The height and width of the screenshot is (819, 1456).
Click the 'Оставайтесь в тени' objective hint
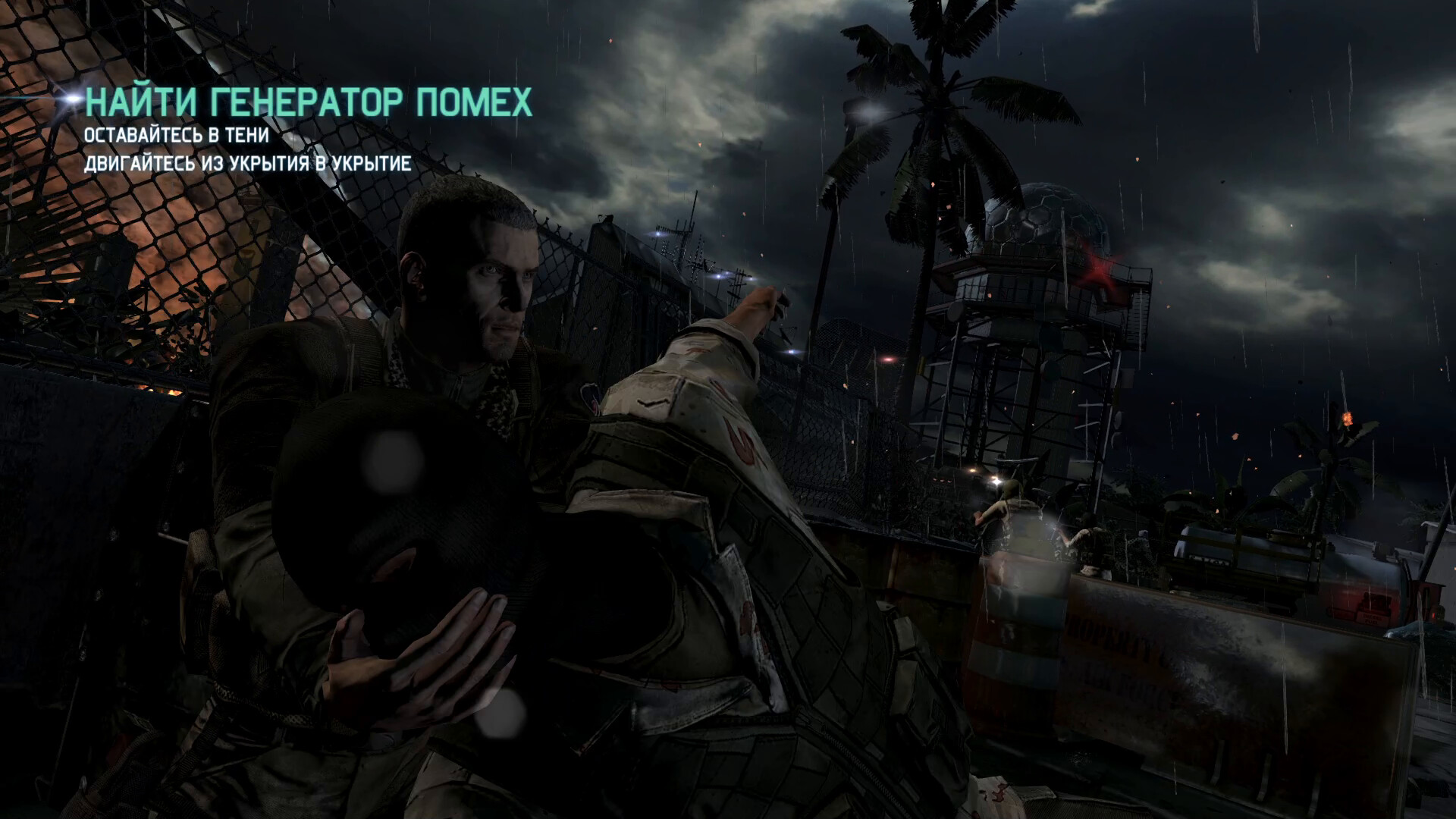177,136
